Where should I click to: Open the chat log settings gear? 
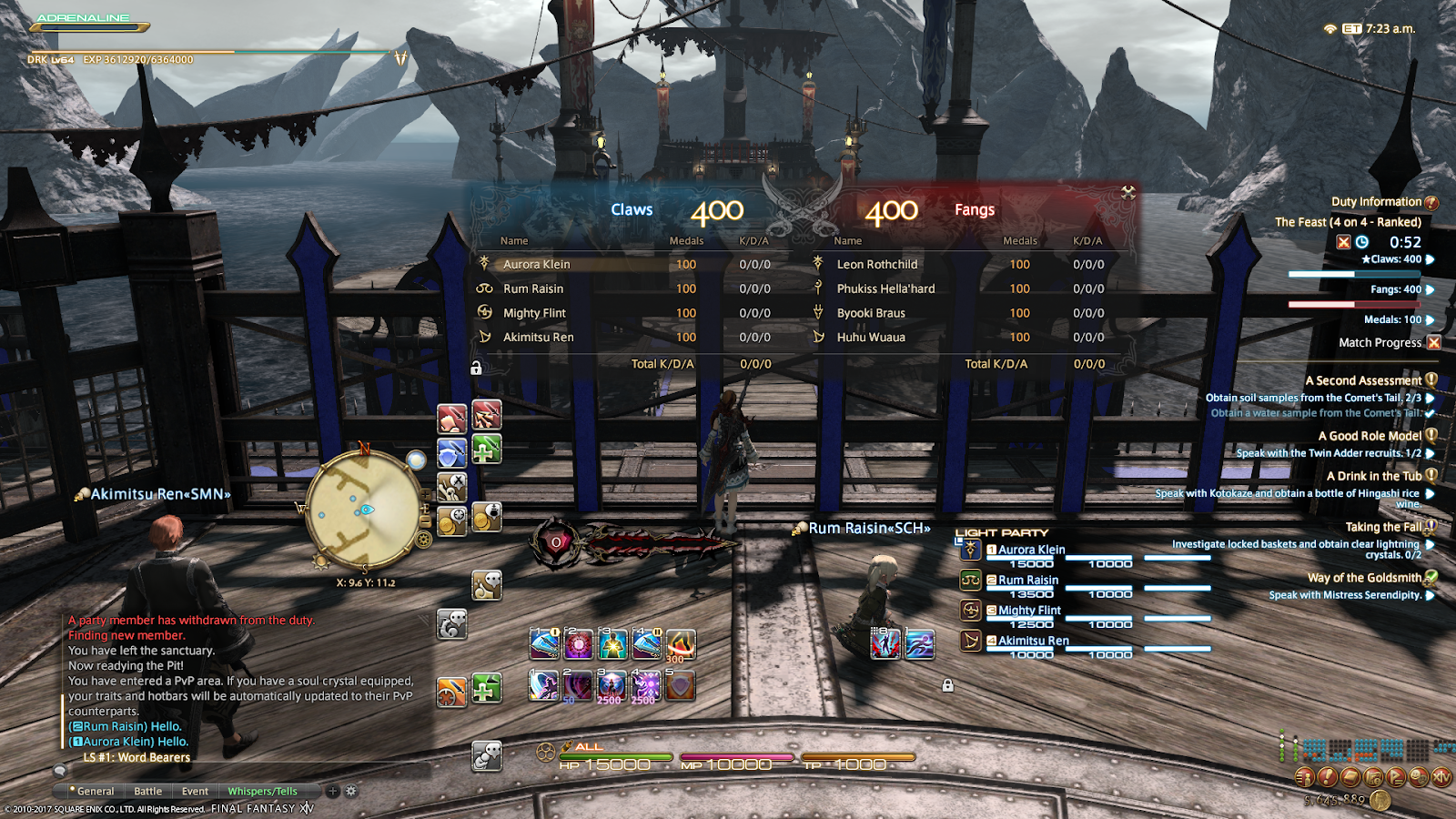click(x=351, y=792)
